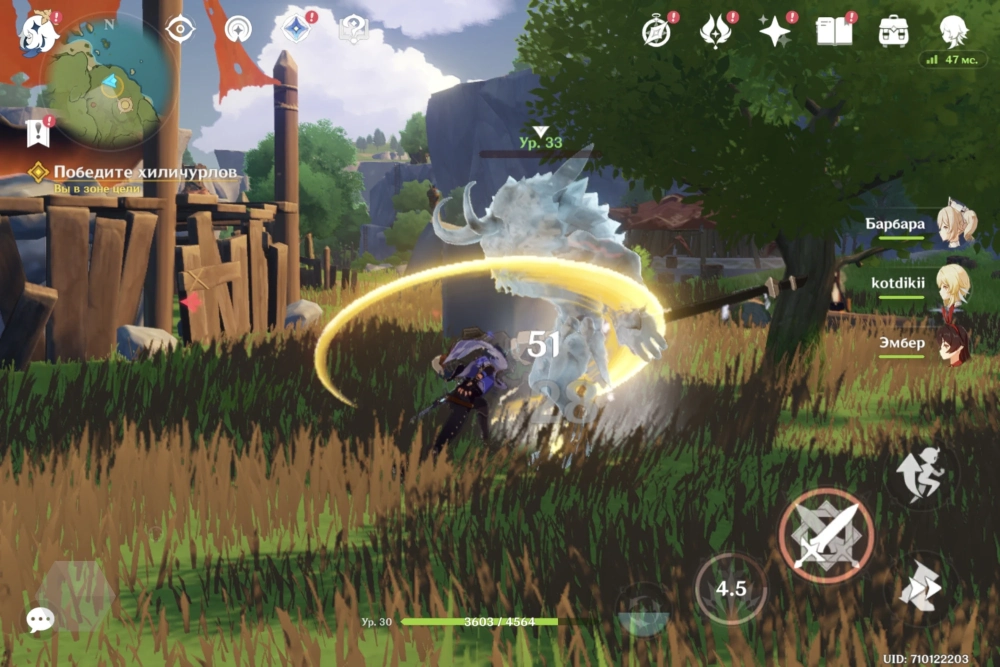Open the open-book journal icon

coord(834,31)
